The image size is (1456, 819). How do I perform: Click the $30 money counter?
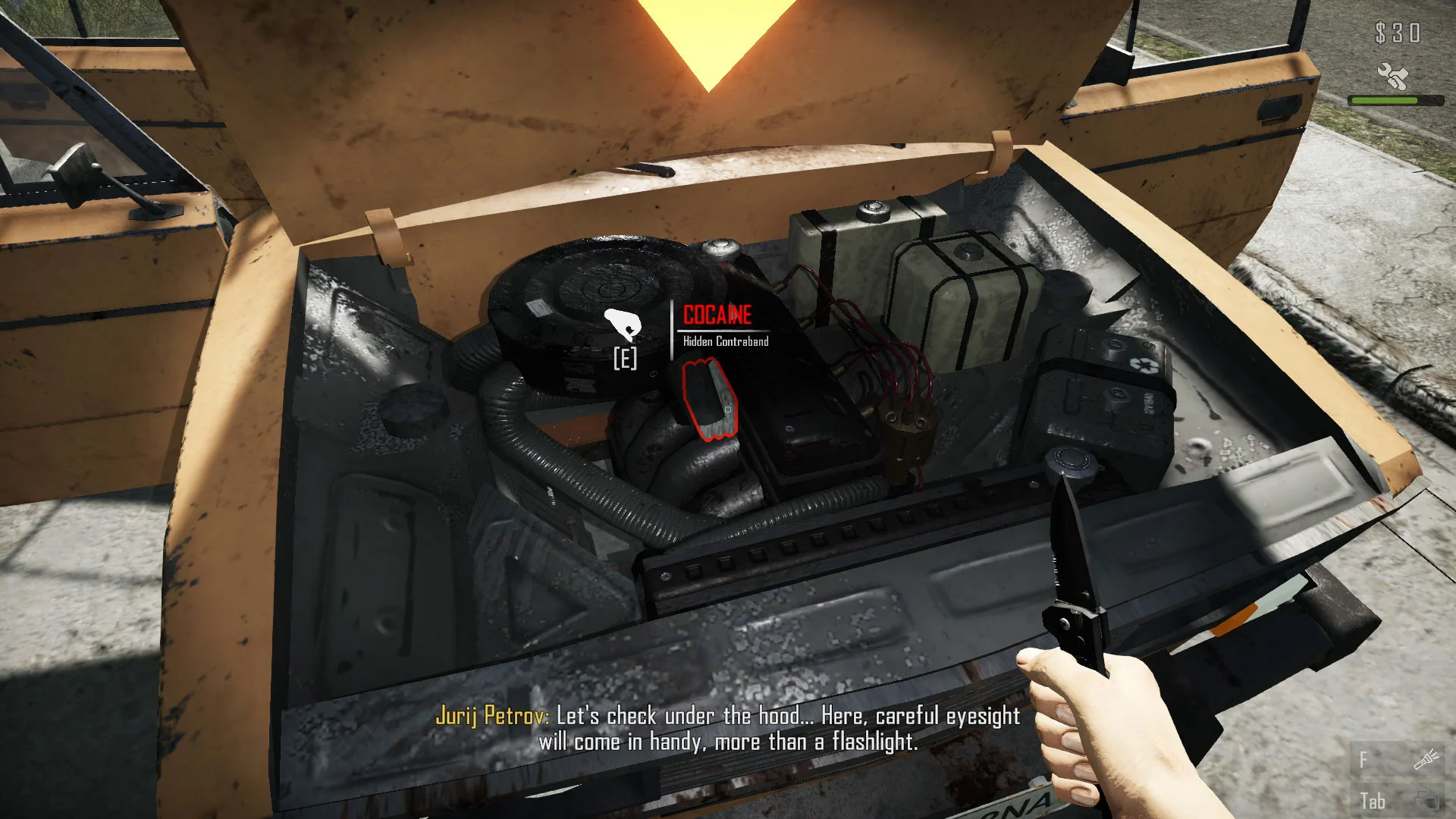coord(1399,33)
